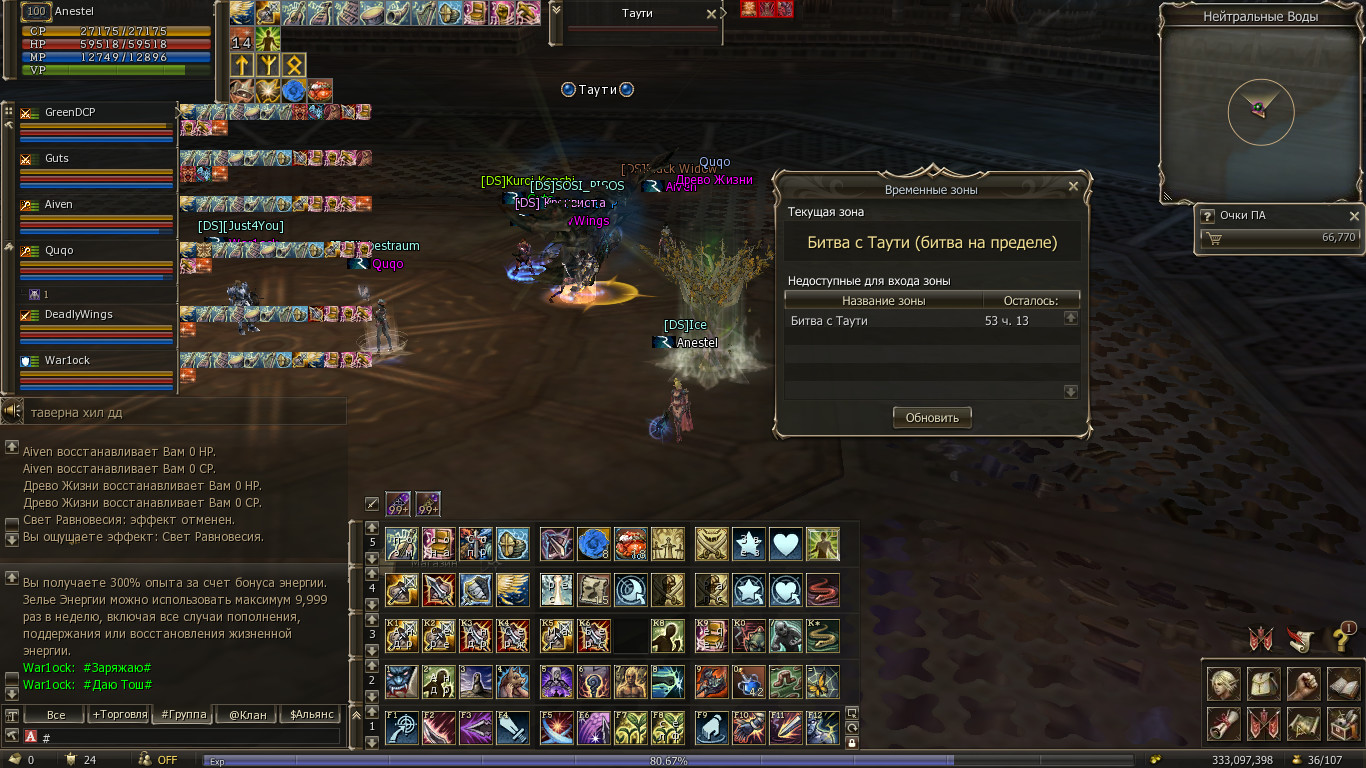Close the Очки ПА panel
The height and width of the screenshot is (768, 1366).
(1354, 216)
